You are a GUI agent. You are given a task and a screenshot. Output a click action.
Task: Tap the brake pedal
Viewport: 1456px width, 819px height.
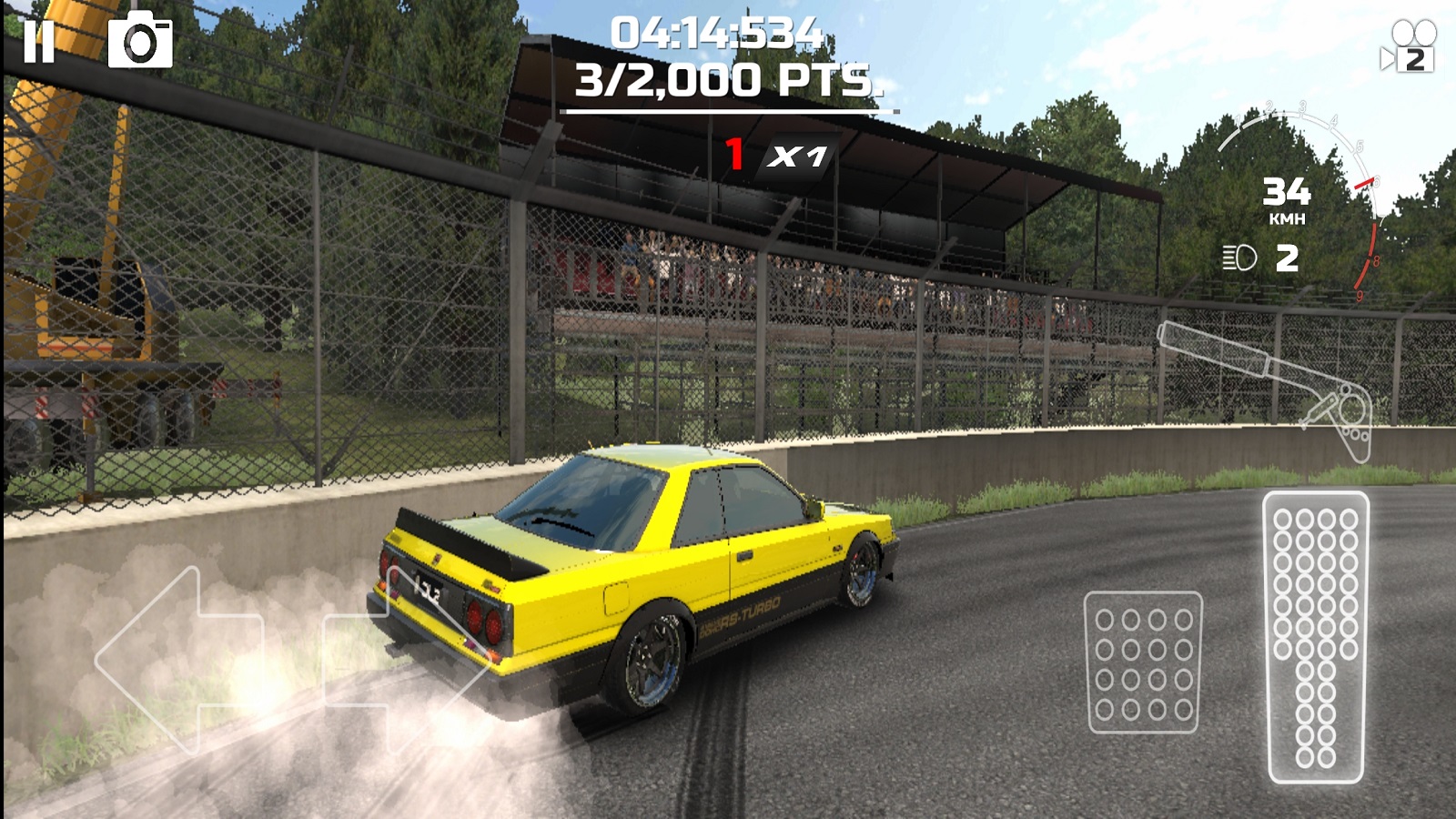pyautogui.click(x=1143, y=662)
